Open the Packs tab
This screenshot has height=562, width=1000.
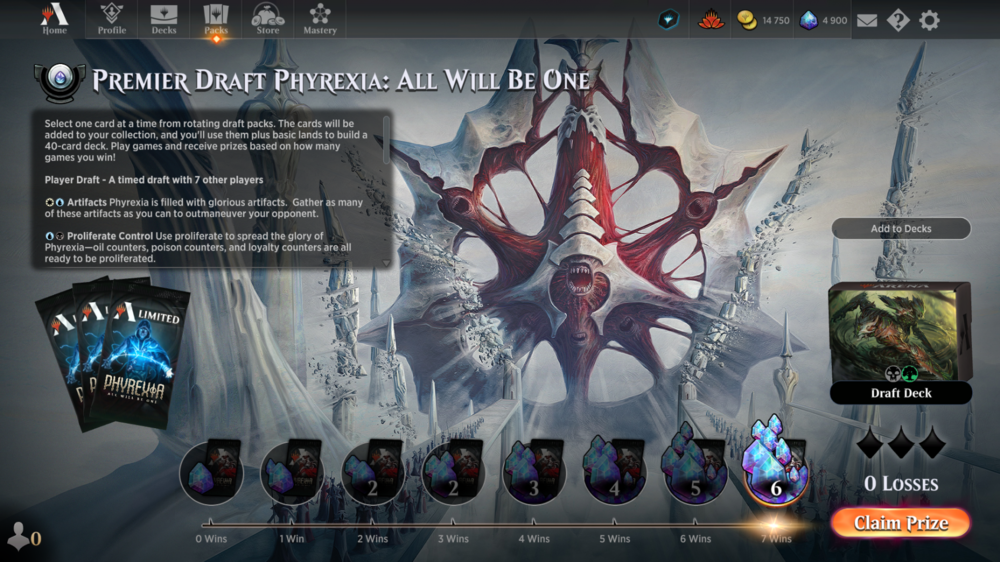(216, 19)
